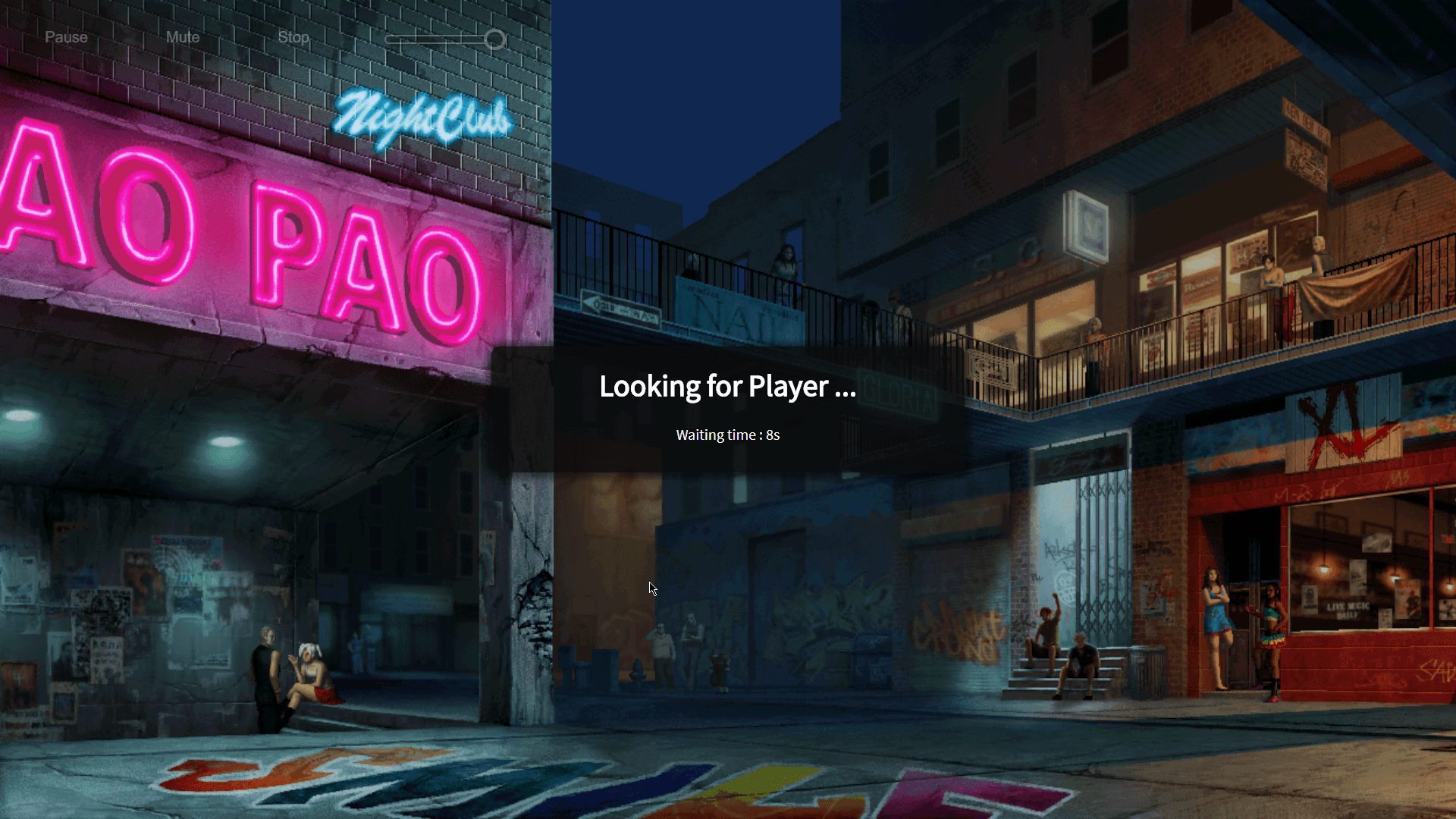Viewport: 1456px width, 819px height.
Task: Stop the music playback
Action: coord(293,37)
